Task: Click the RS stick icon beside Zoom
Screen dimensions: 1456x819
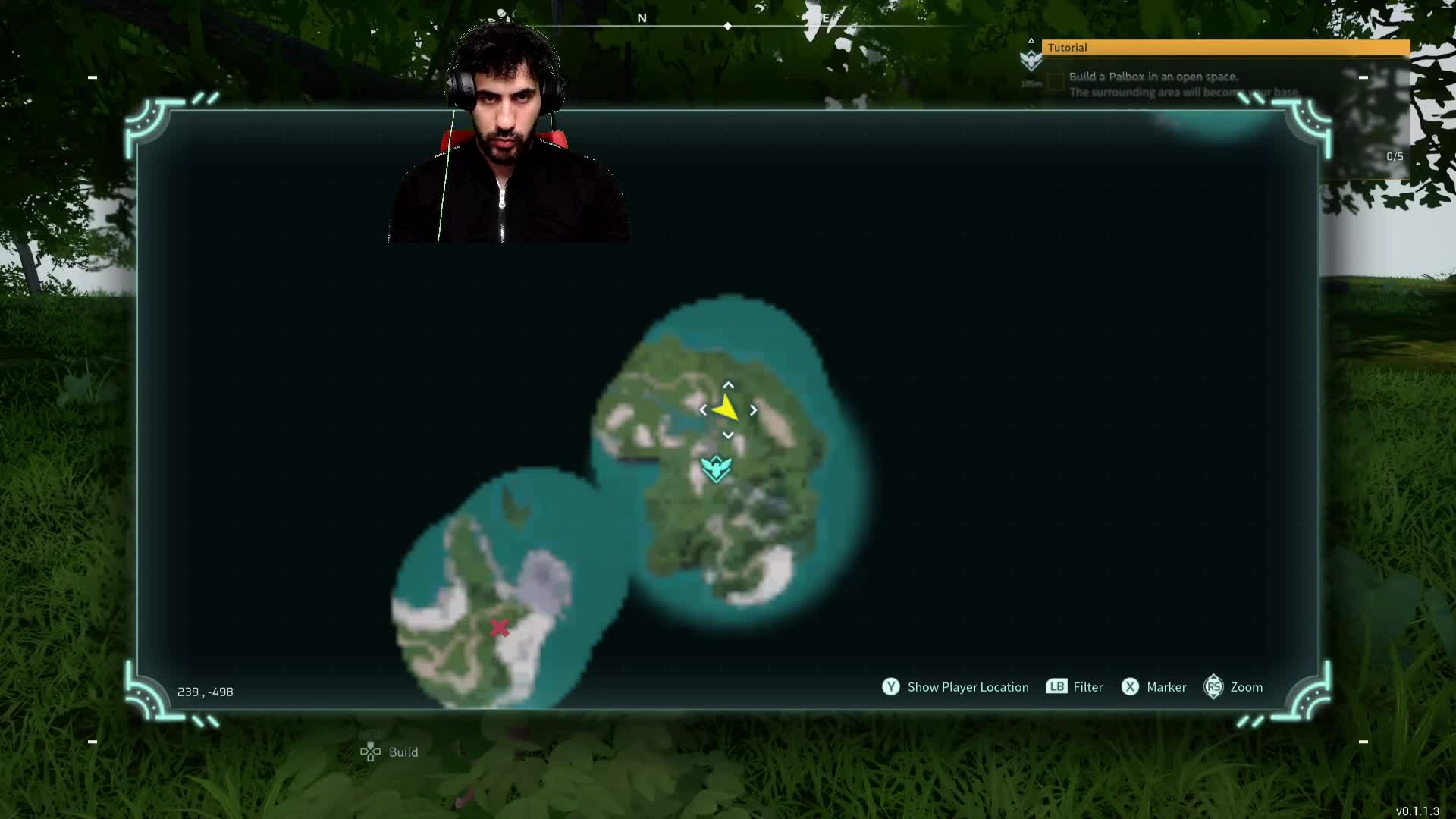Action: 1214,687
